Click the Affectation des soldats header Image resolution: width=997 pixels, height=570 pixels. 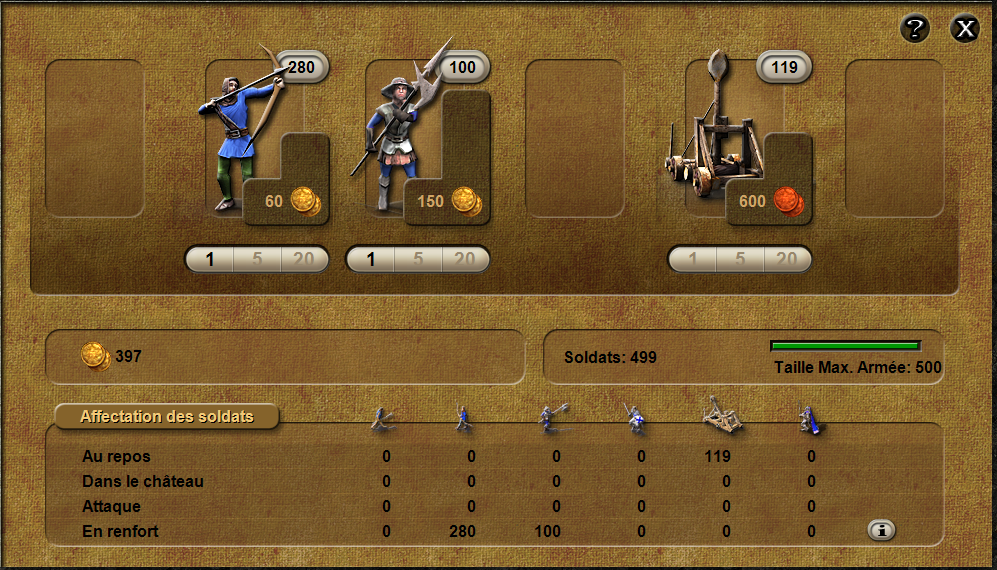coord(167,416)
